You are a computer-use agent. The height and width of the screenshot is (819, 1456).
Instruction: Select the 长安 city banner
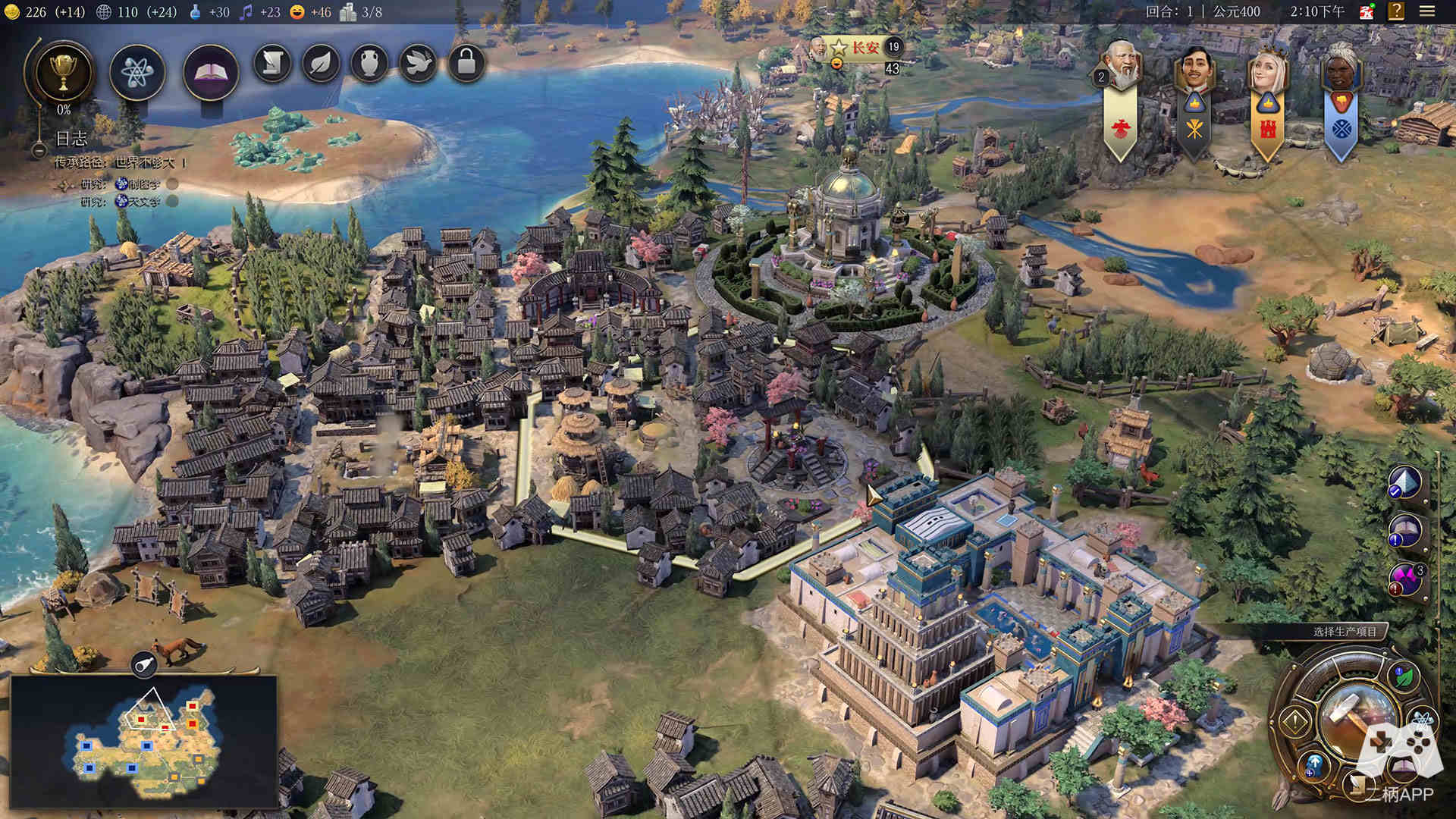[x=864, y=48]
